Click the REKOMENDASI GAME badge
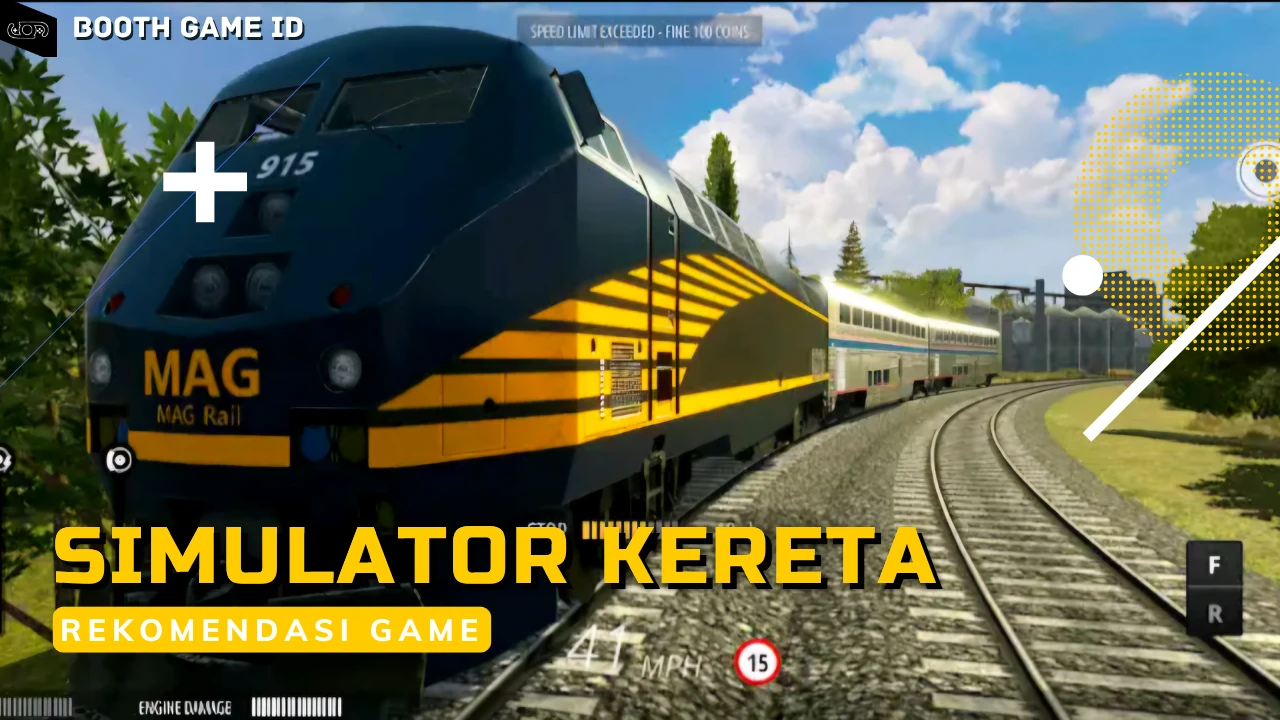Screen dimensions: 1280x720 (x=272, y=630)
